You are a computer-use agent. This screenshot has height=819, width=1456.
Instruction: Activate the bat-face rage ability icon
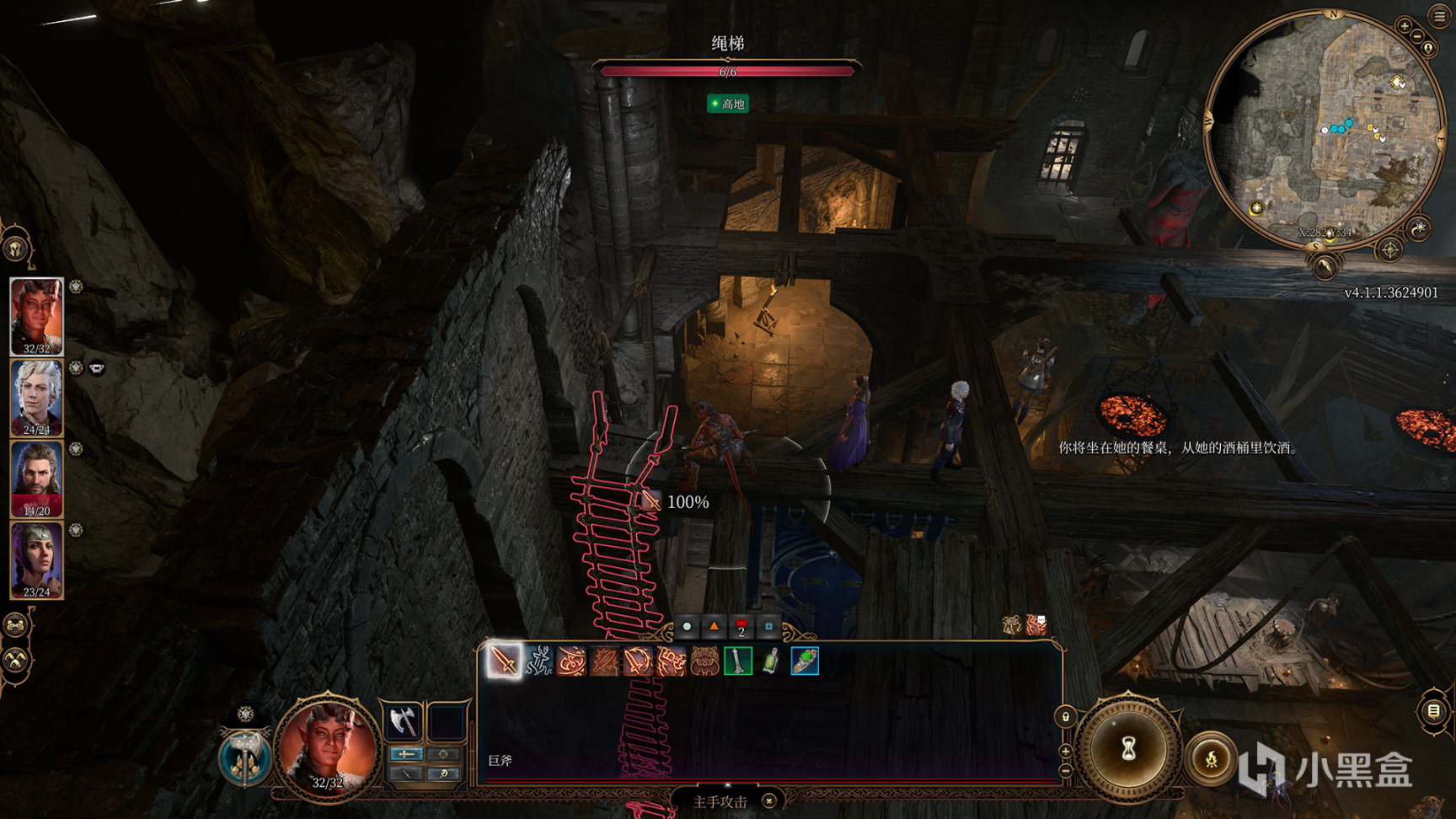pyautogui.click(x=704, y=661)
